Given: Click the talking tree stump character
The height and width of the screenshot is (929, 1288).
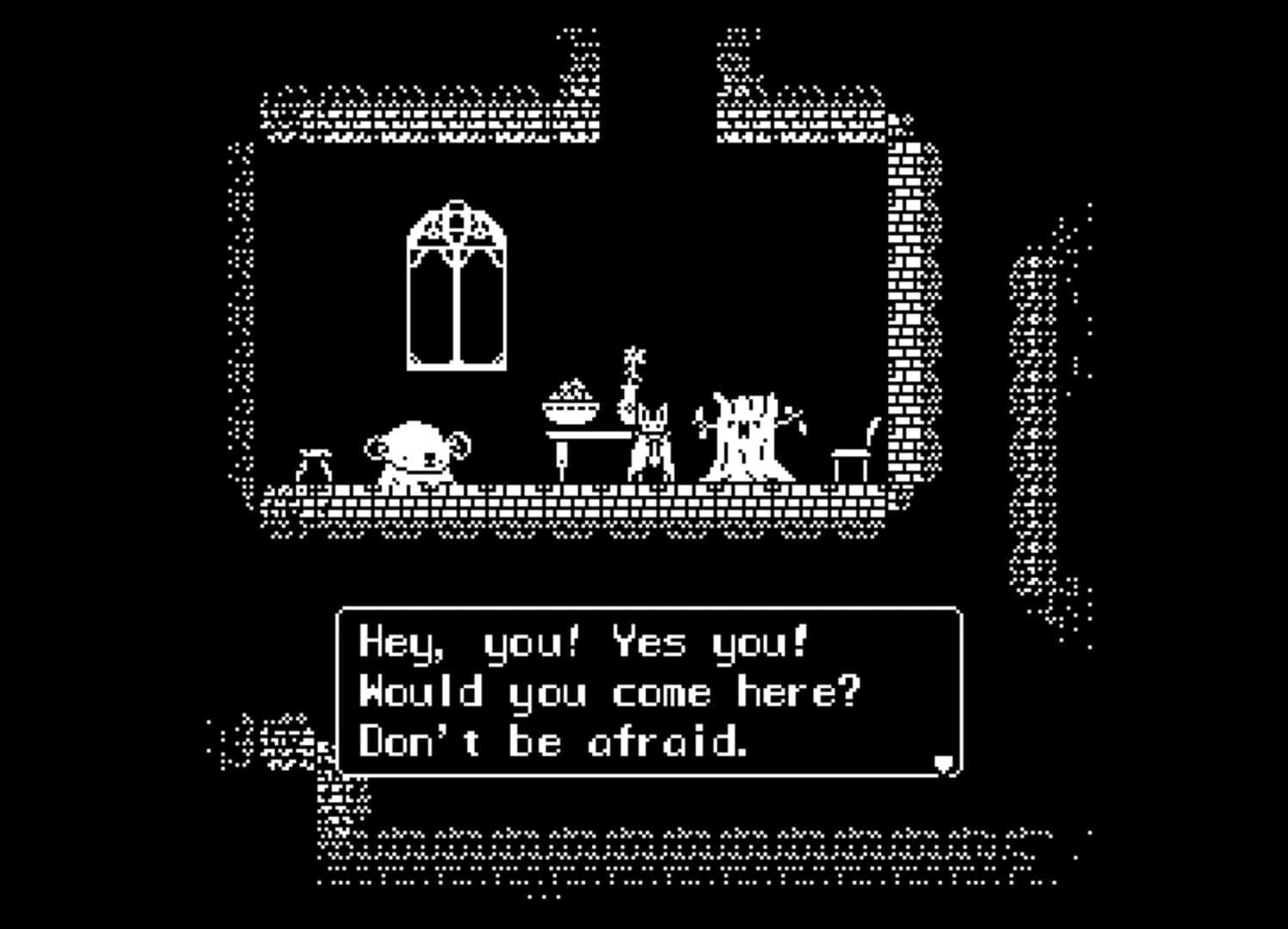Looking at the screenshot, I should click(x=747, y=434).
